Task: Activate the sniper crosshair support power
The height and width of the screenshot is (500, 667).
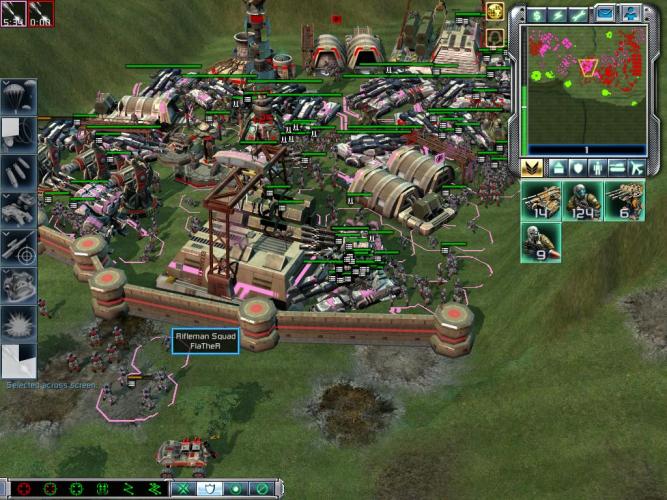Action: pos(18,246)
